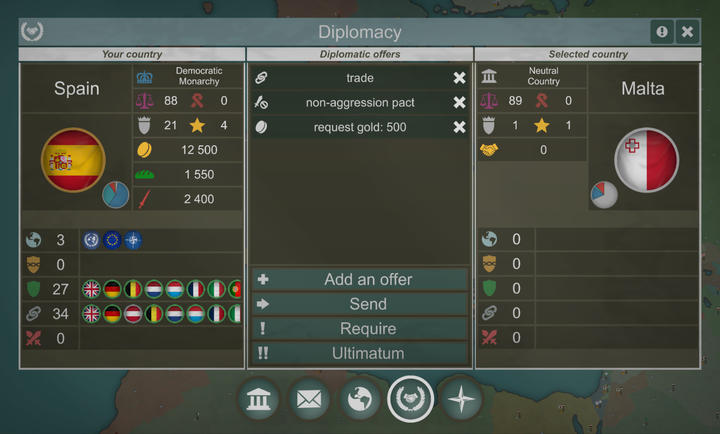Issue an Ultimatum to Malta

pyautogui.click(x=359, y=353)
